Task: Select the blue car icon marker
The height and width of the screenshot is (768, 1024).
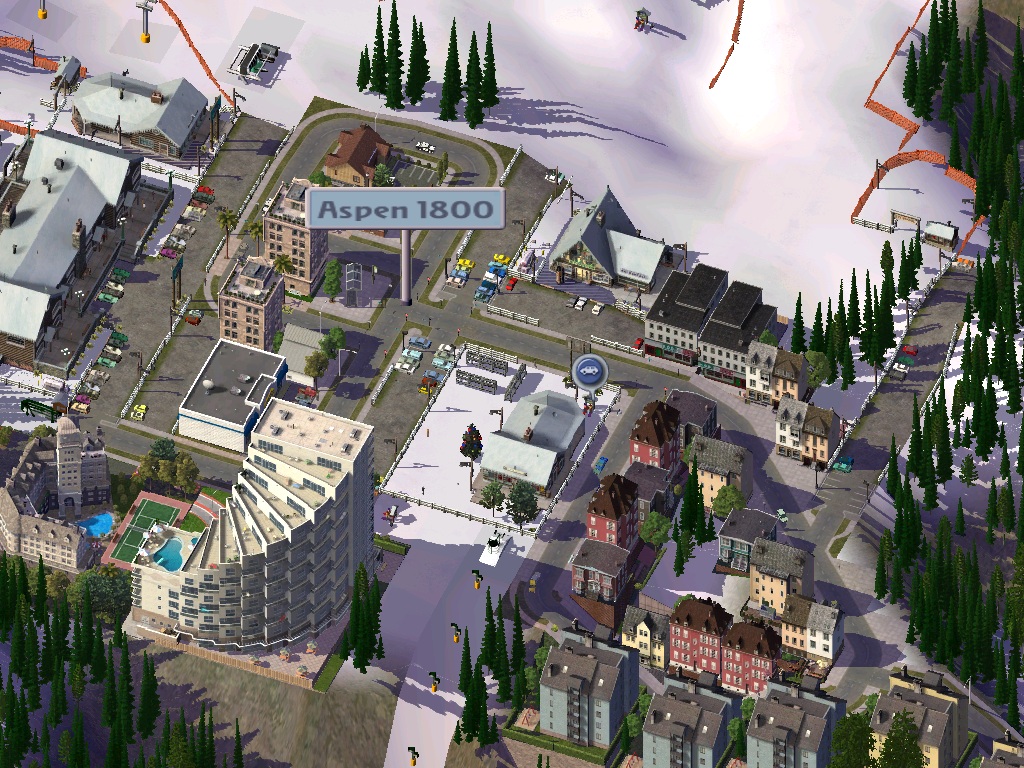Action: (x=588, y=371)
